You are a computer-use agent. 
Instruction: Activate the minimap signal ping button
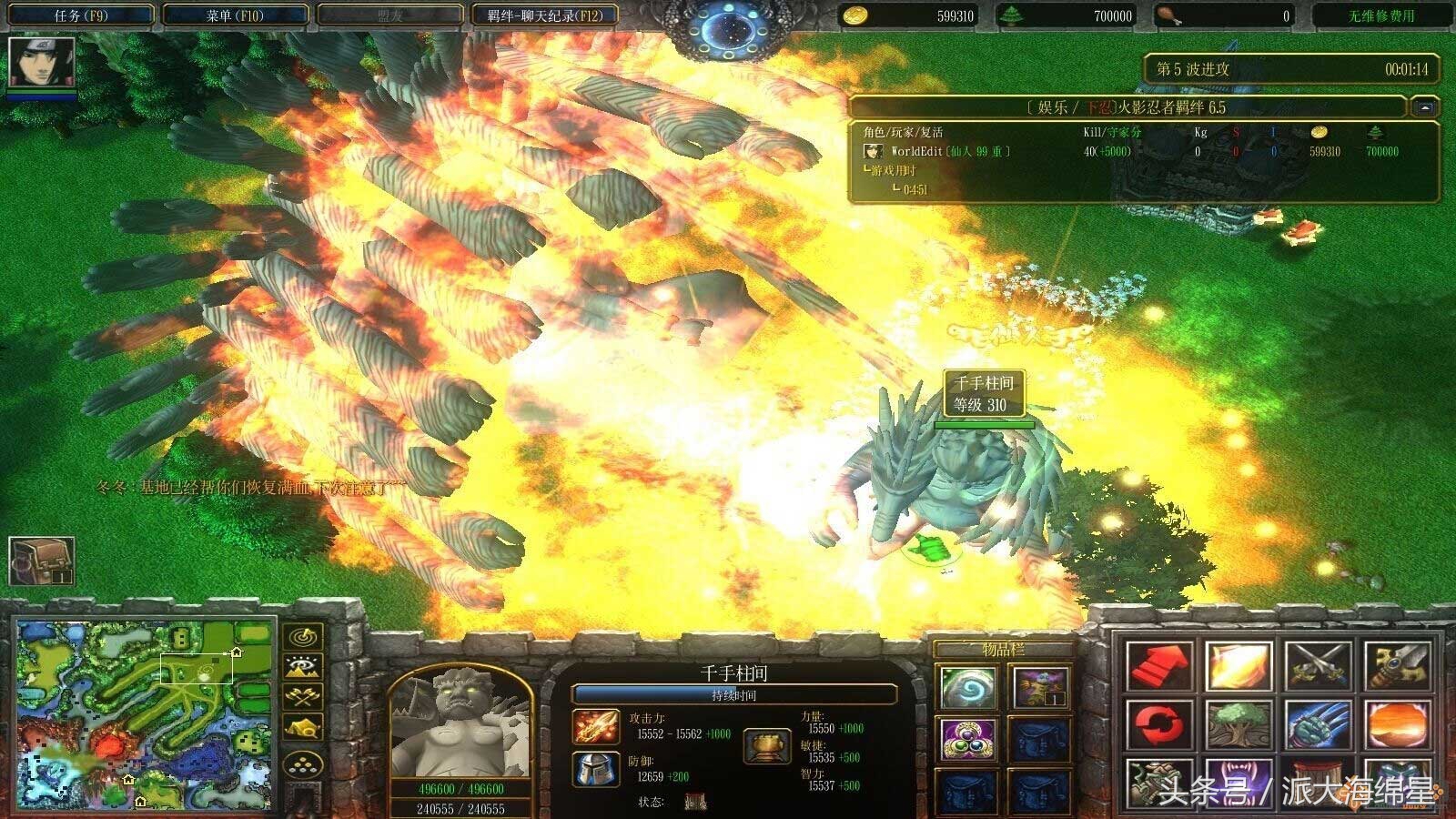[303, 636]
